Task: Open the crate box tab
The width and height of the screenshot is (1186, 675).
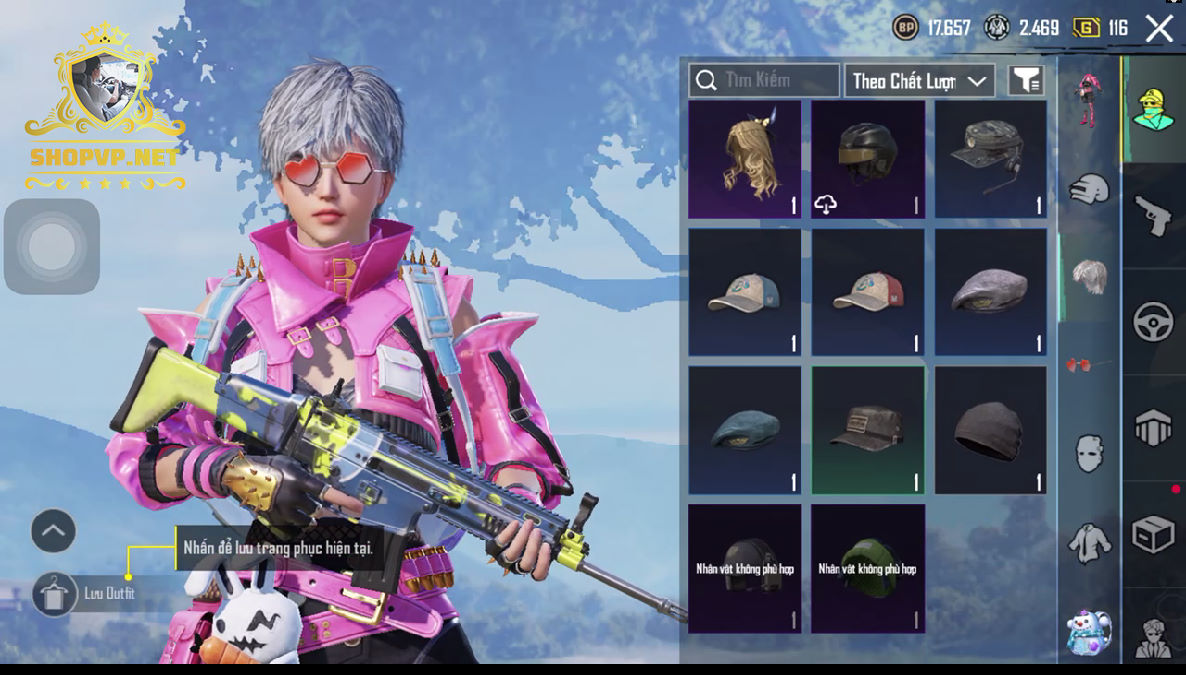Action: click(x=1152, y=535)
